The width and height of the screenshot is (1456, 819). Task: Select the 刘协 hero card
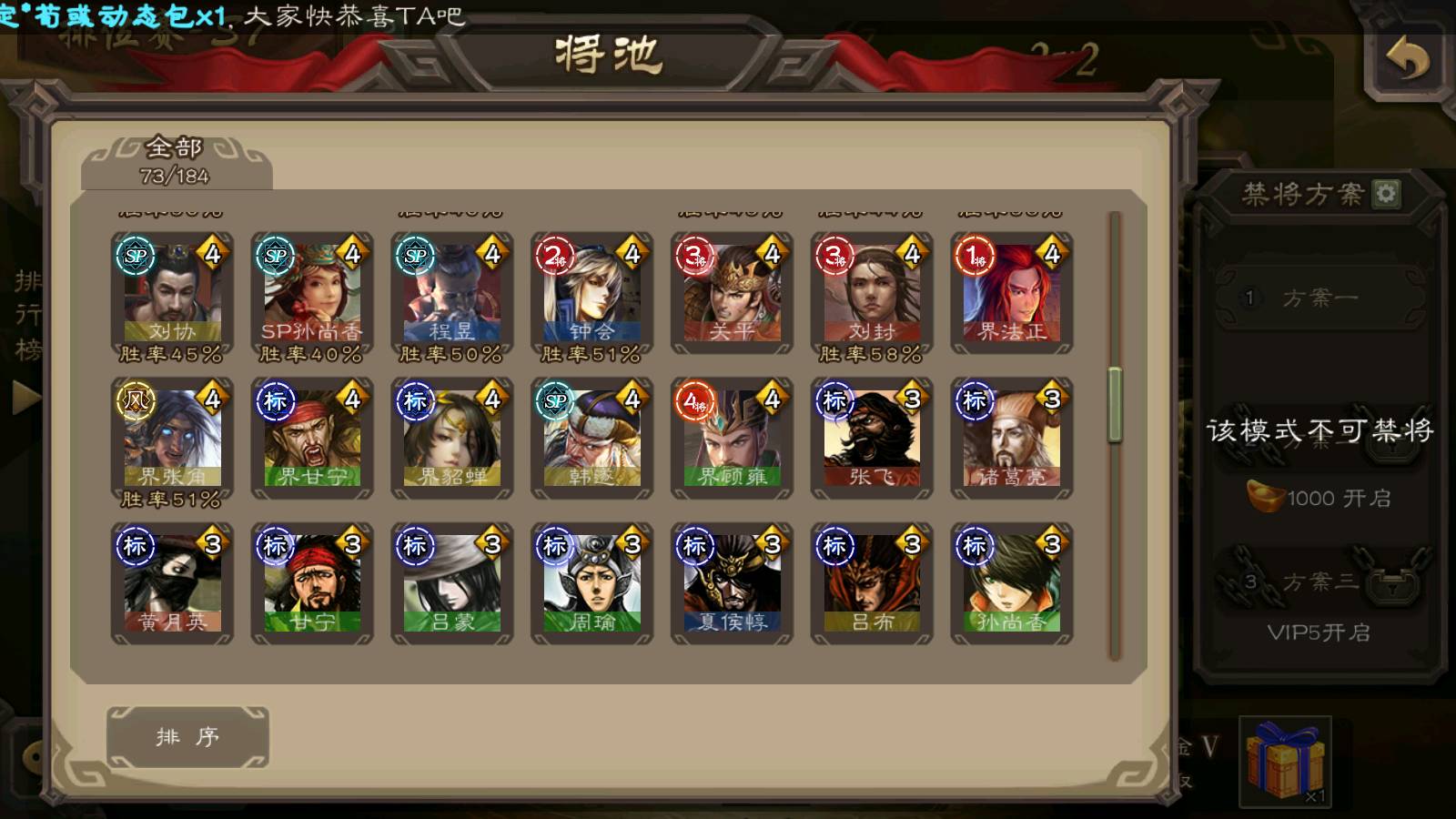pyautogui.click(x=172, y=291)
